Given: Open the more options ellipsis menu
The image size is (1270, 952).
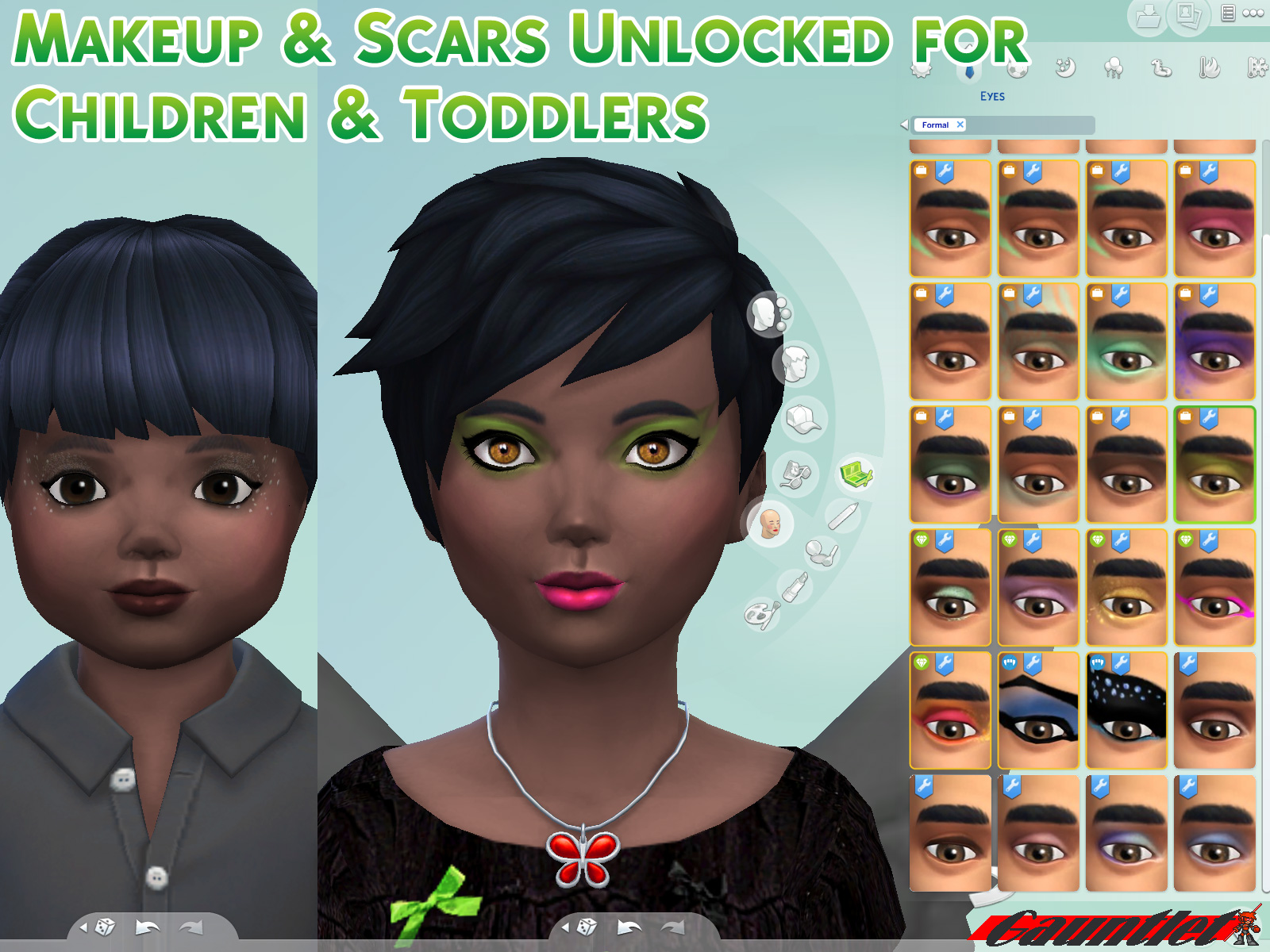Looking at the screenshot, I should coord(1253,13).
